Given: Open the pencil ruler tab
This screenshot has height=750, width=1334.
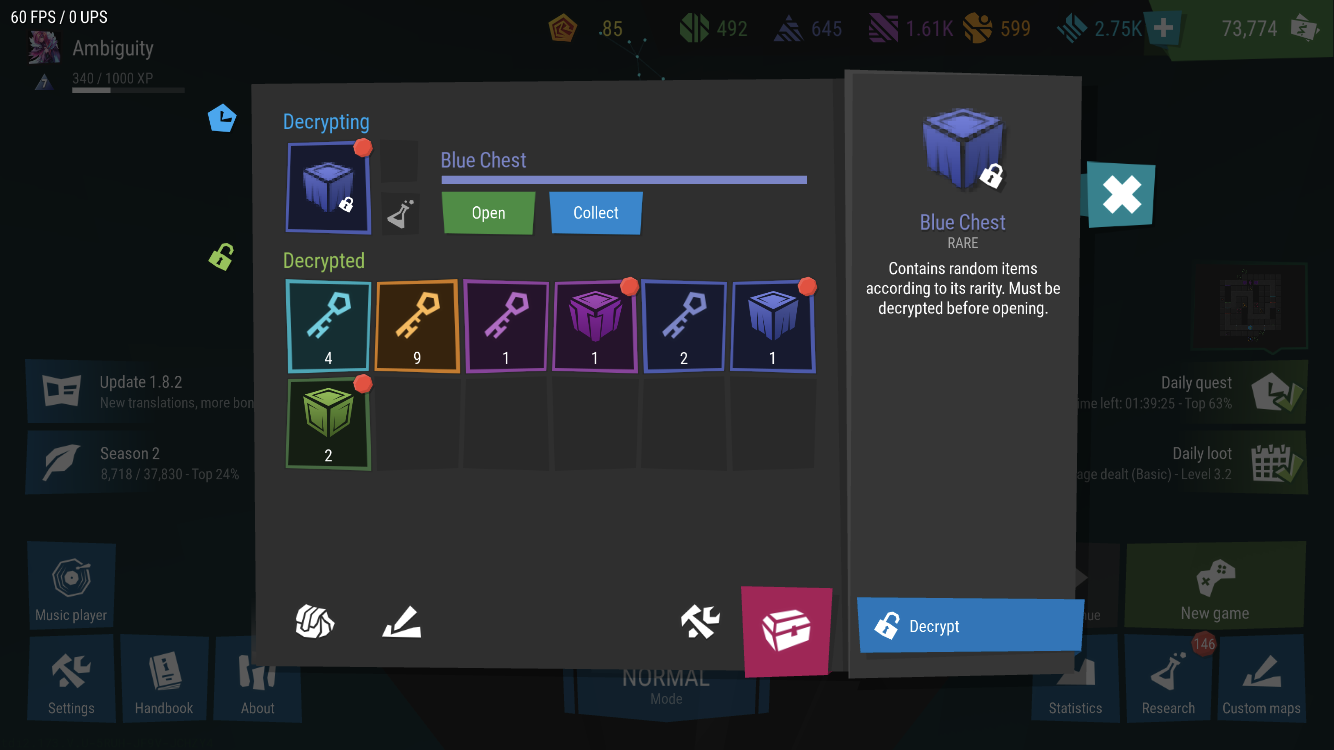Looking at the screenshot, I should (402, 622).
